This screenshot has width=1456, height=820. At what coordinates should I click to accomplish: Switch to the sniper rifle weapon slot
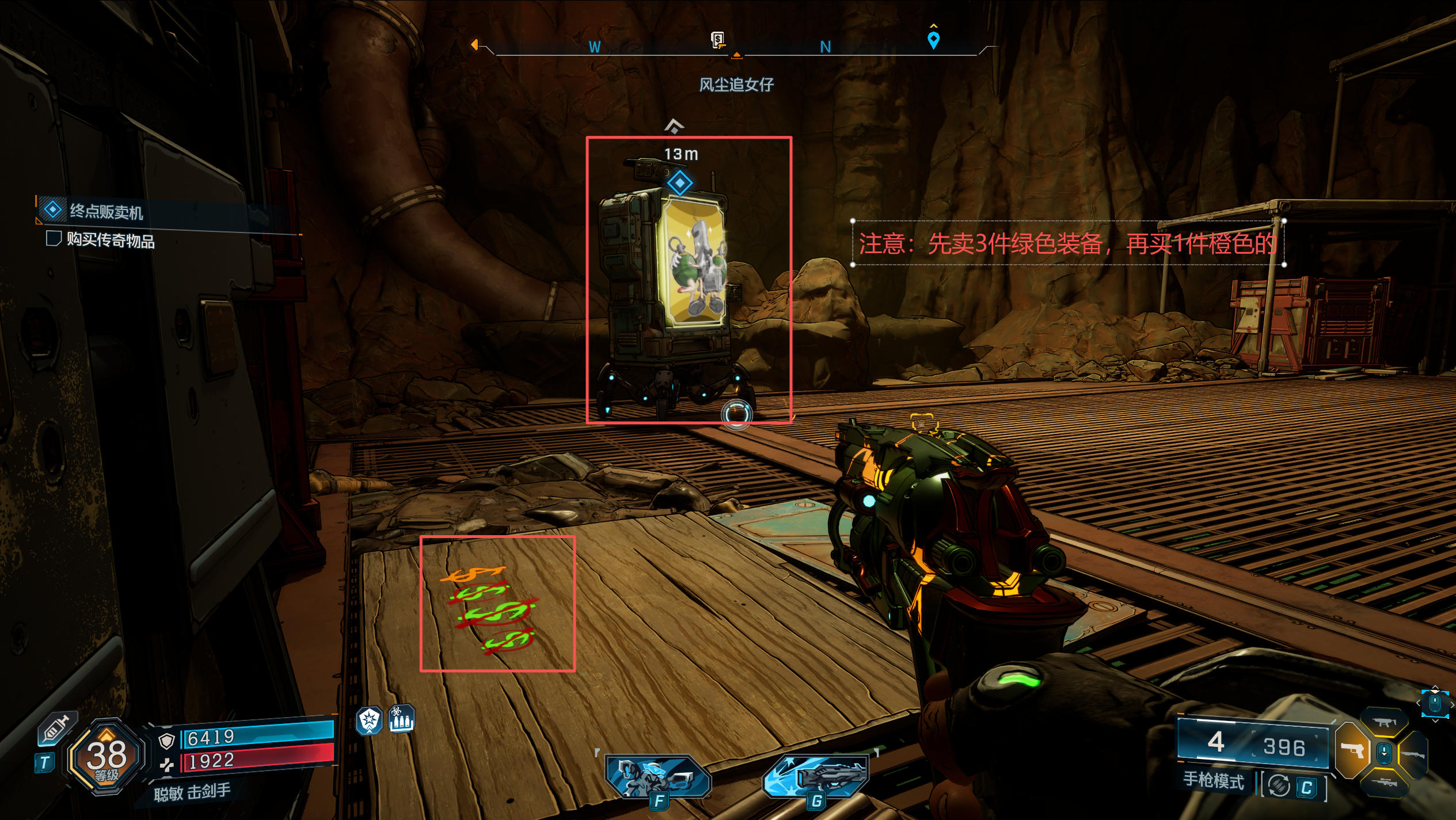pos(1385,783)
